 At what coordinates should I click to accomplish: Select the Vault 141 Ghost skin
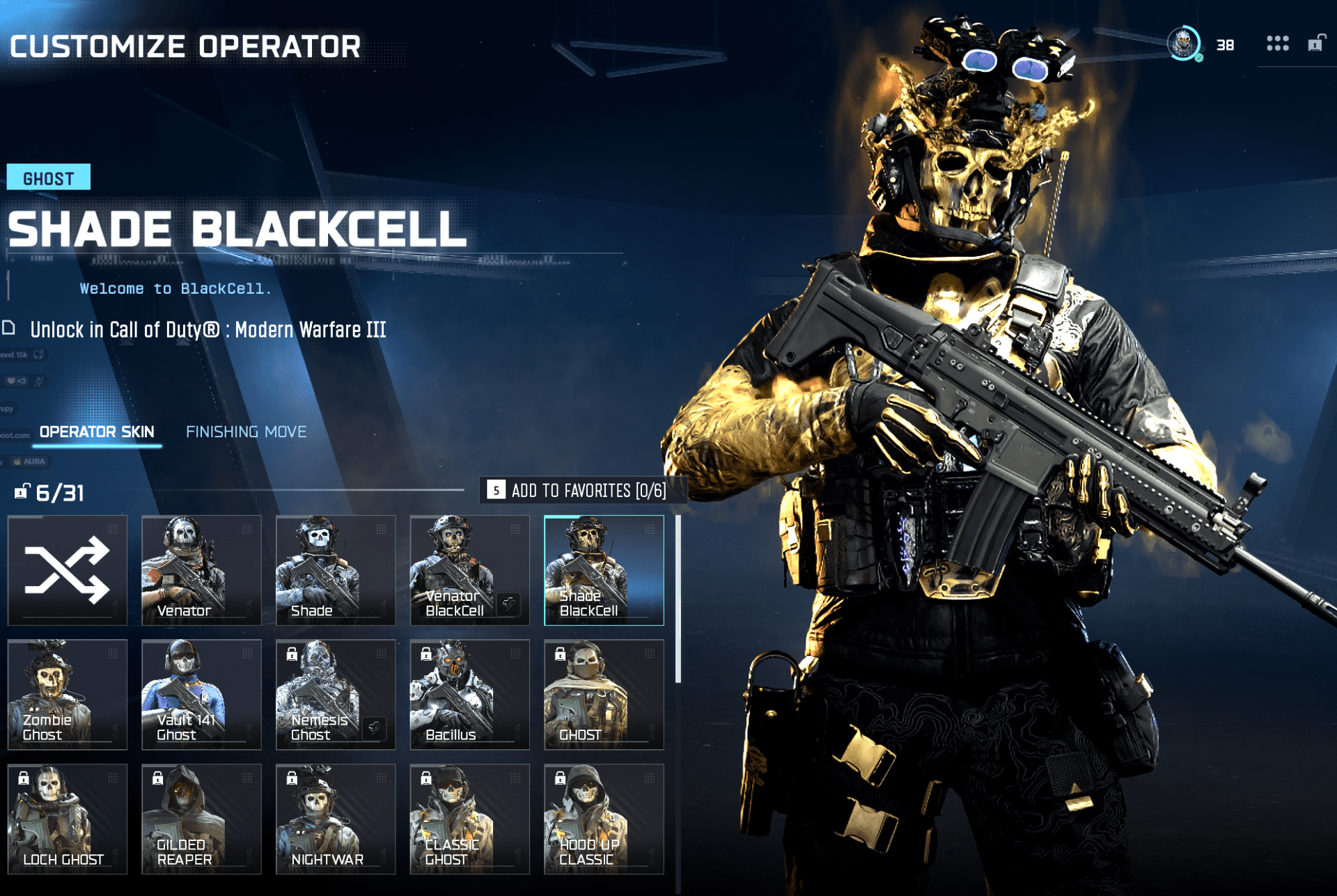(201, 694)
